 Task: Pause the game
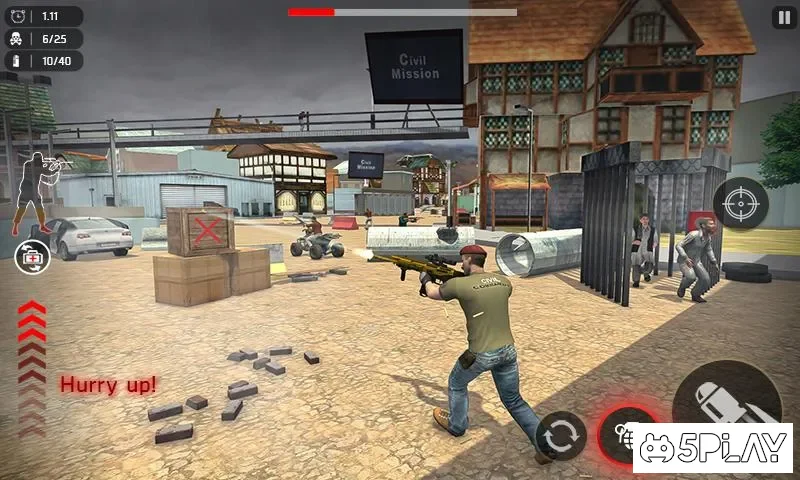pos(784,17)
